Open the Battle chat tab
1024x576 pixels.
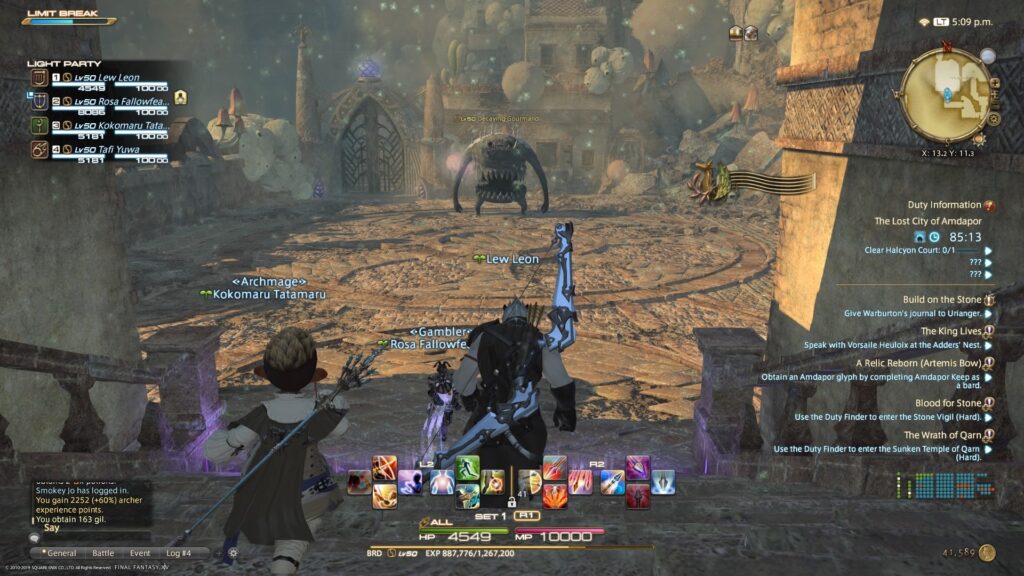(x=104, y=552)
